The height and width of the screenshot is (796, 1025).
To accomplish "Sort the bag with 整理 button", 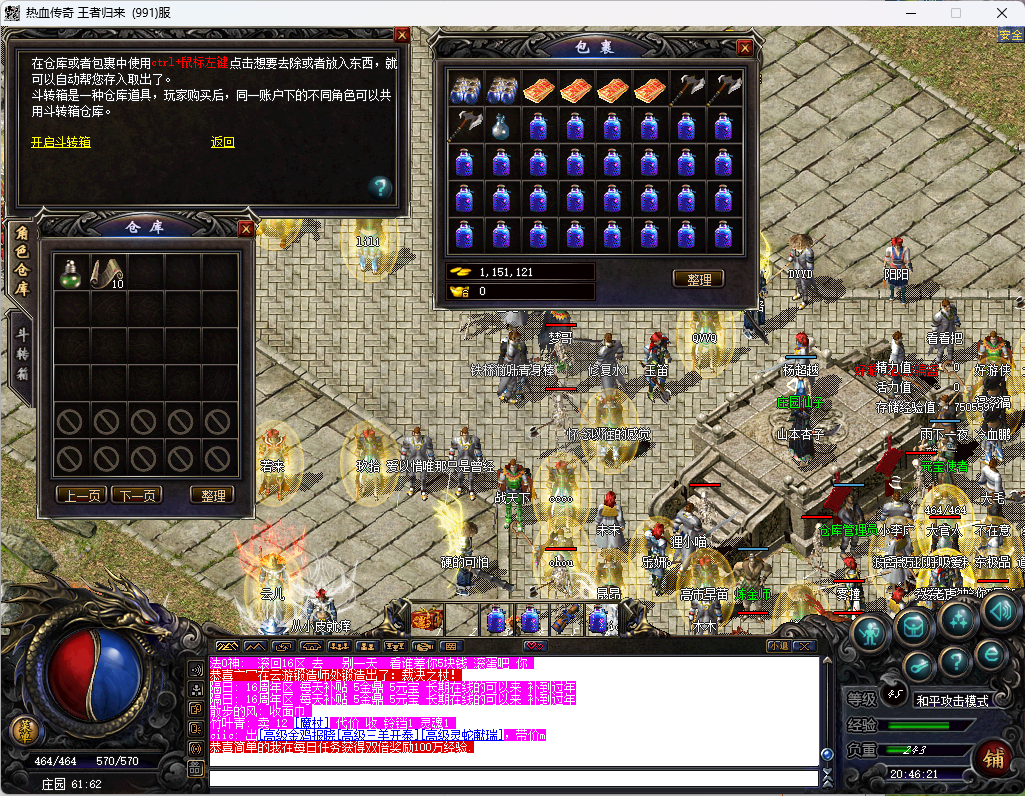I will 698,279.
